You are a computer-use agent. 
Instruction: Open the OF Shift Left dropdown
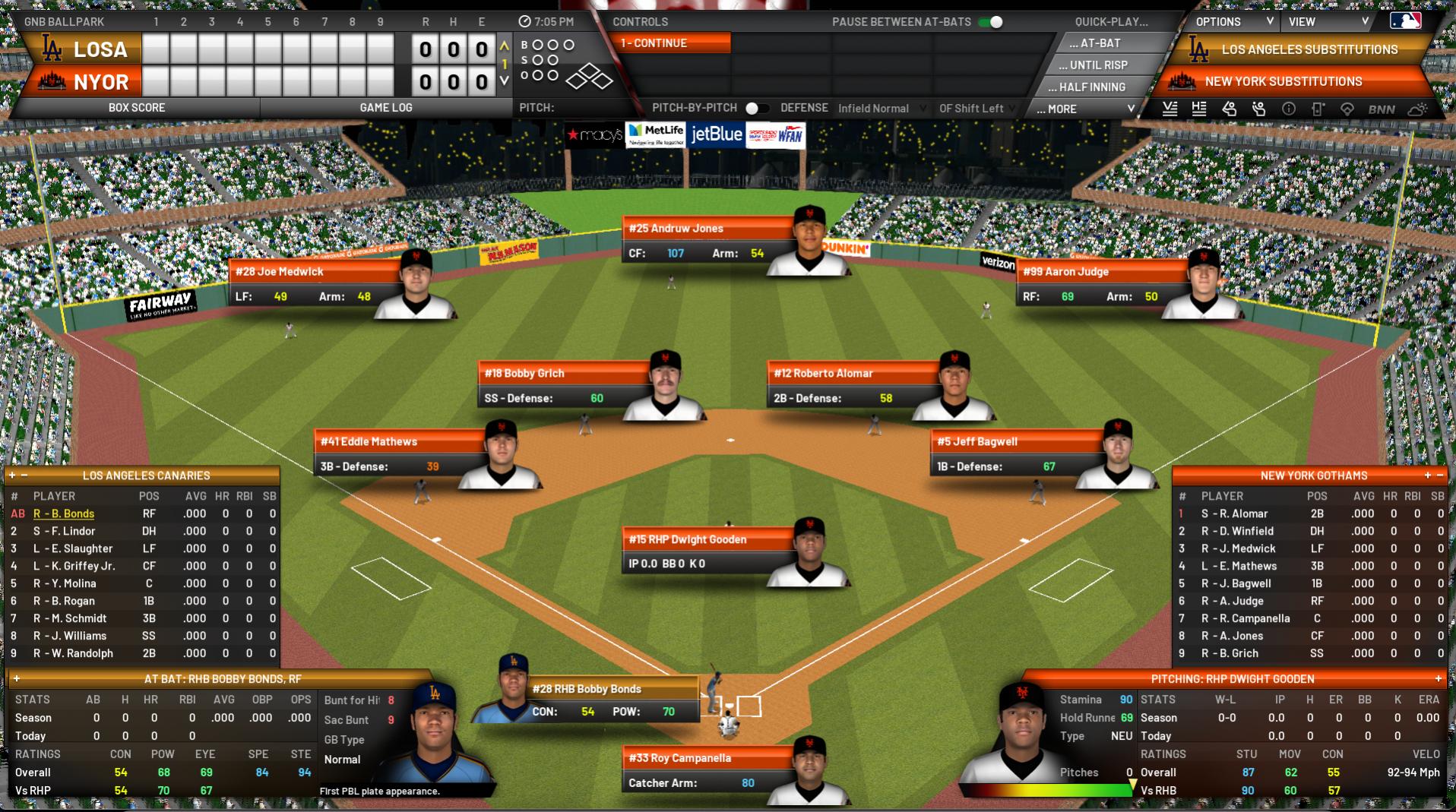point(976,109)
